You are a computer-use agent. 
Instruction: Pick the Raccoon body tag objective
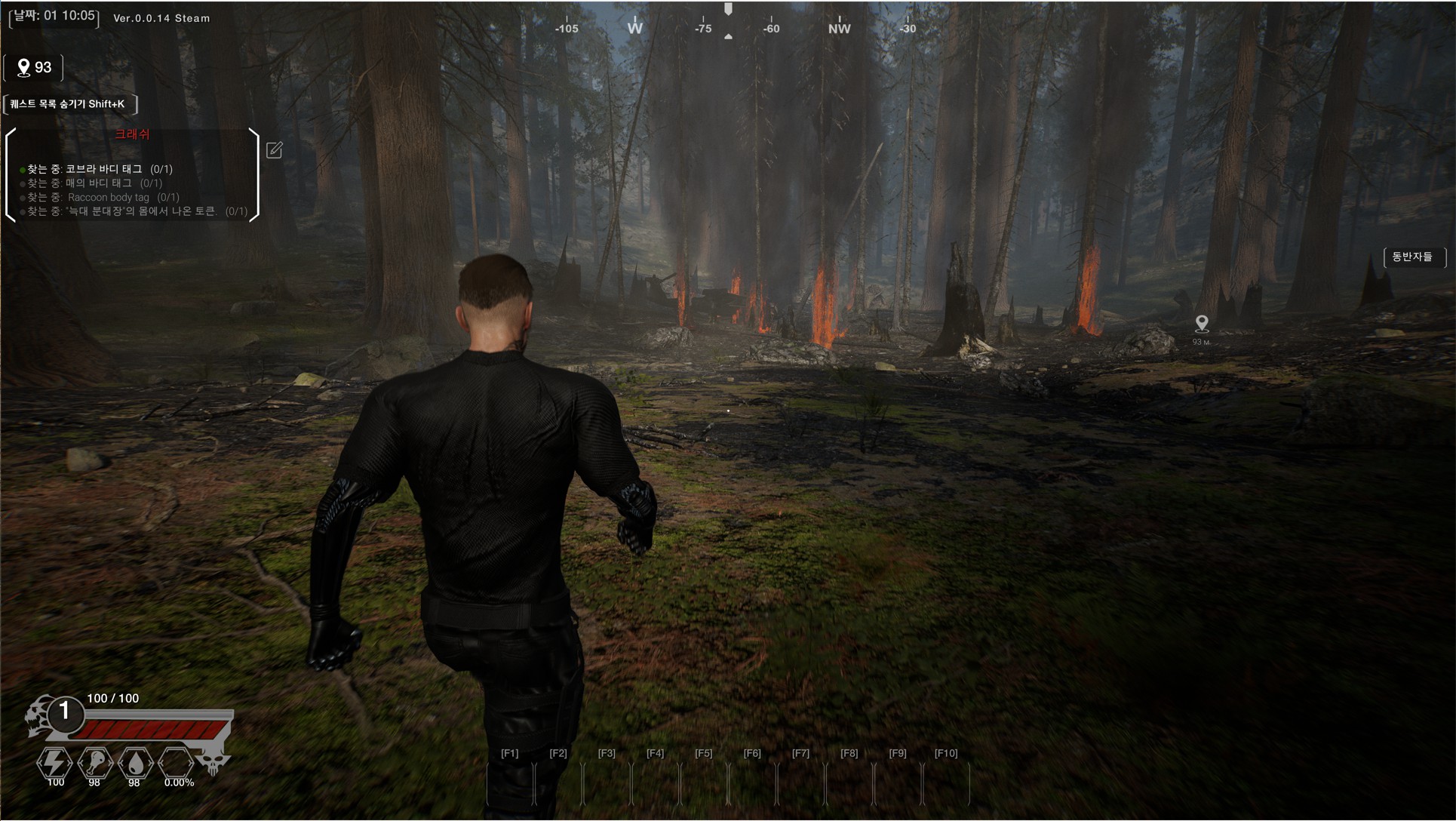click(x=103, y=197)
